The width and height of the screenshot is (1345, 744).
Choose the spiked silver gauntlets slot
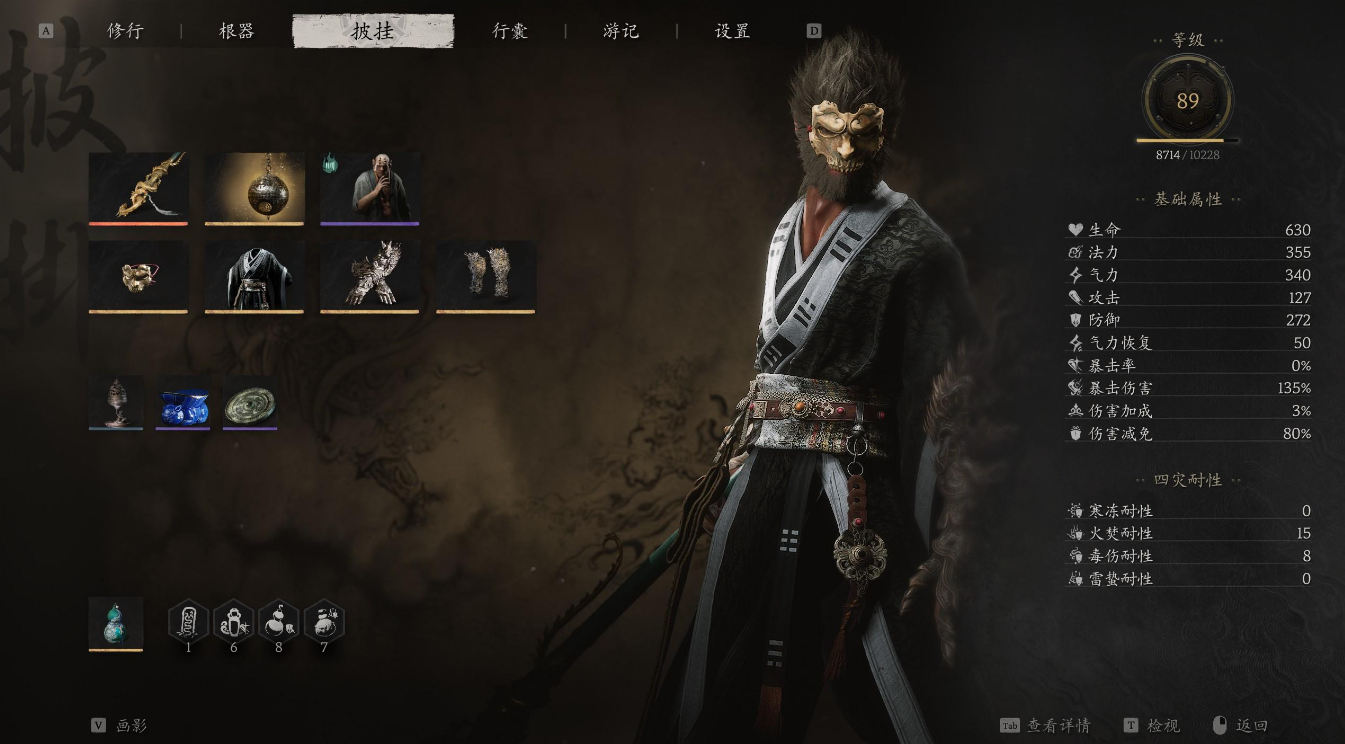[370, 275]
